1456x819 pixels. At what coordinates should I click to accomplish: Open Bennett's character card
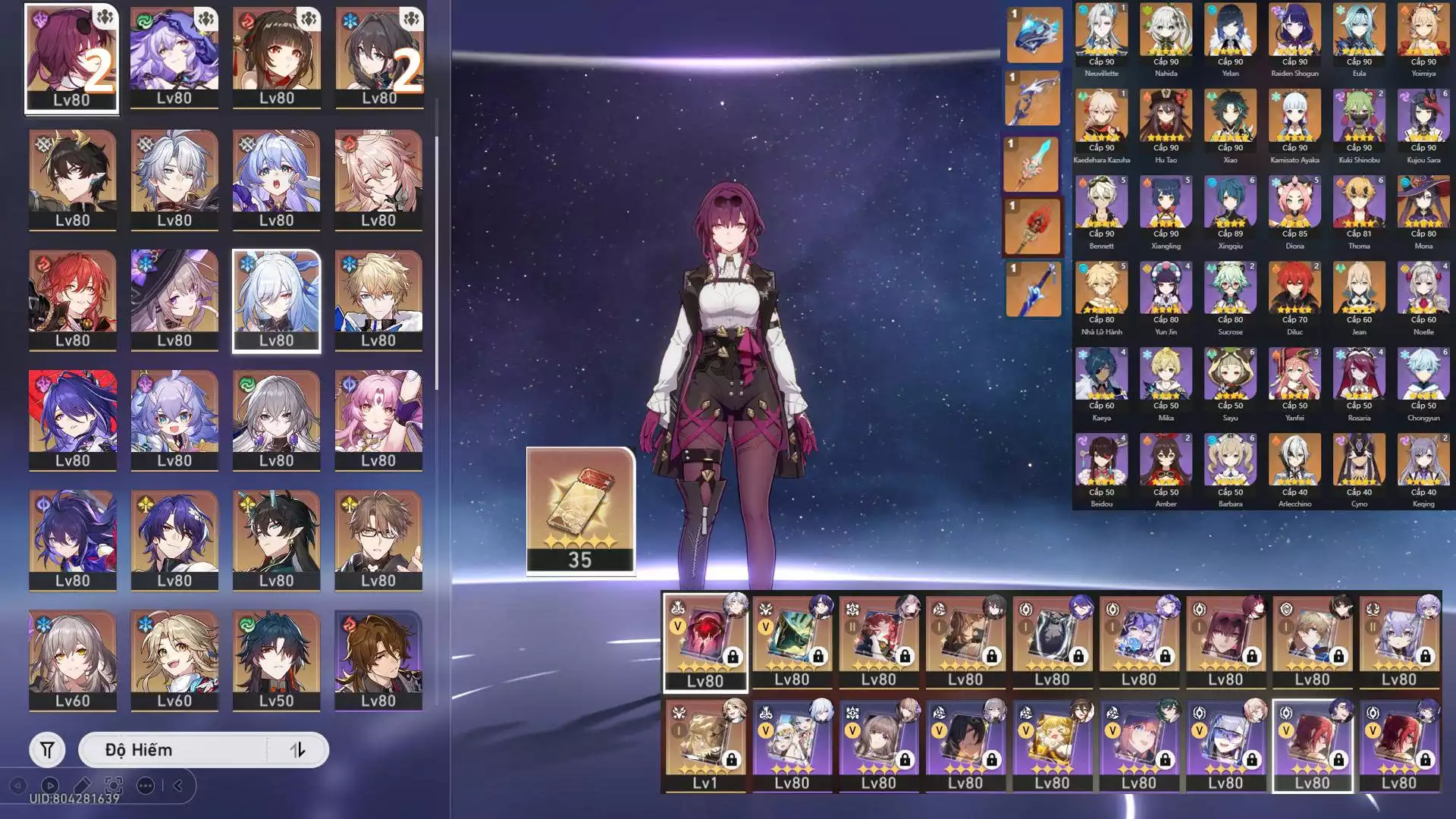1101,209
